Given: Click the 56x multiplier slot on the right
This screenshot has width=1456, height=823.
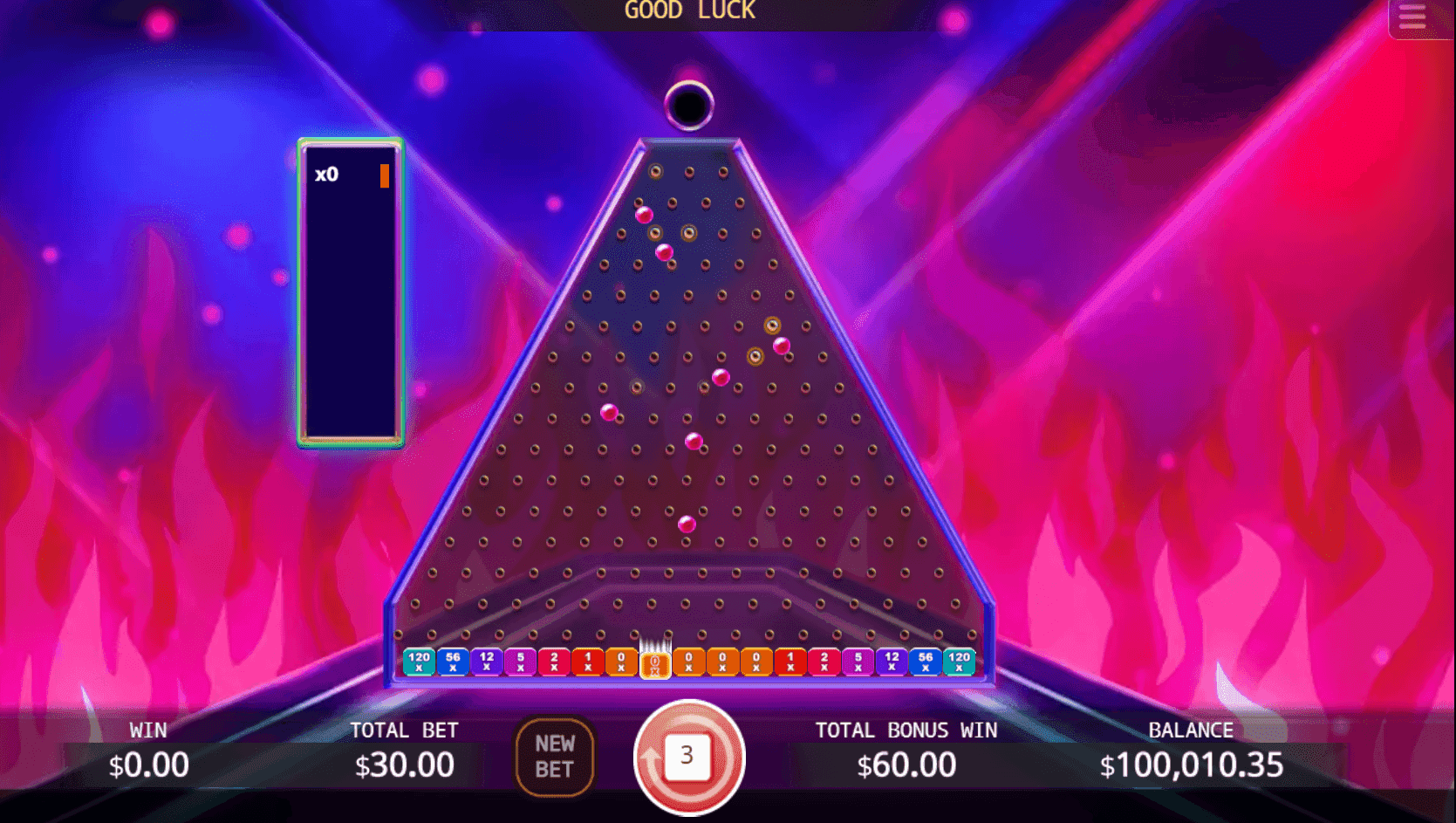Looking at the screenshot, I should coord(925,662).
